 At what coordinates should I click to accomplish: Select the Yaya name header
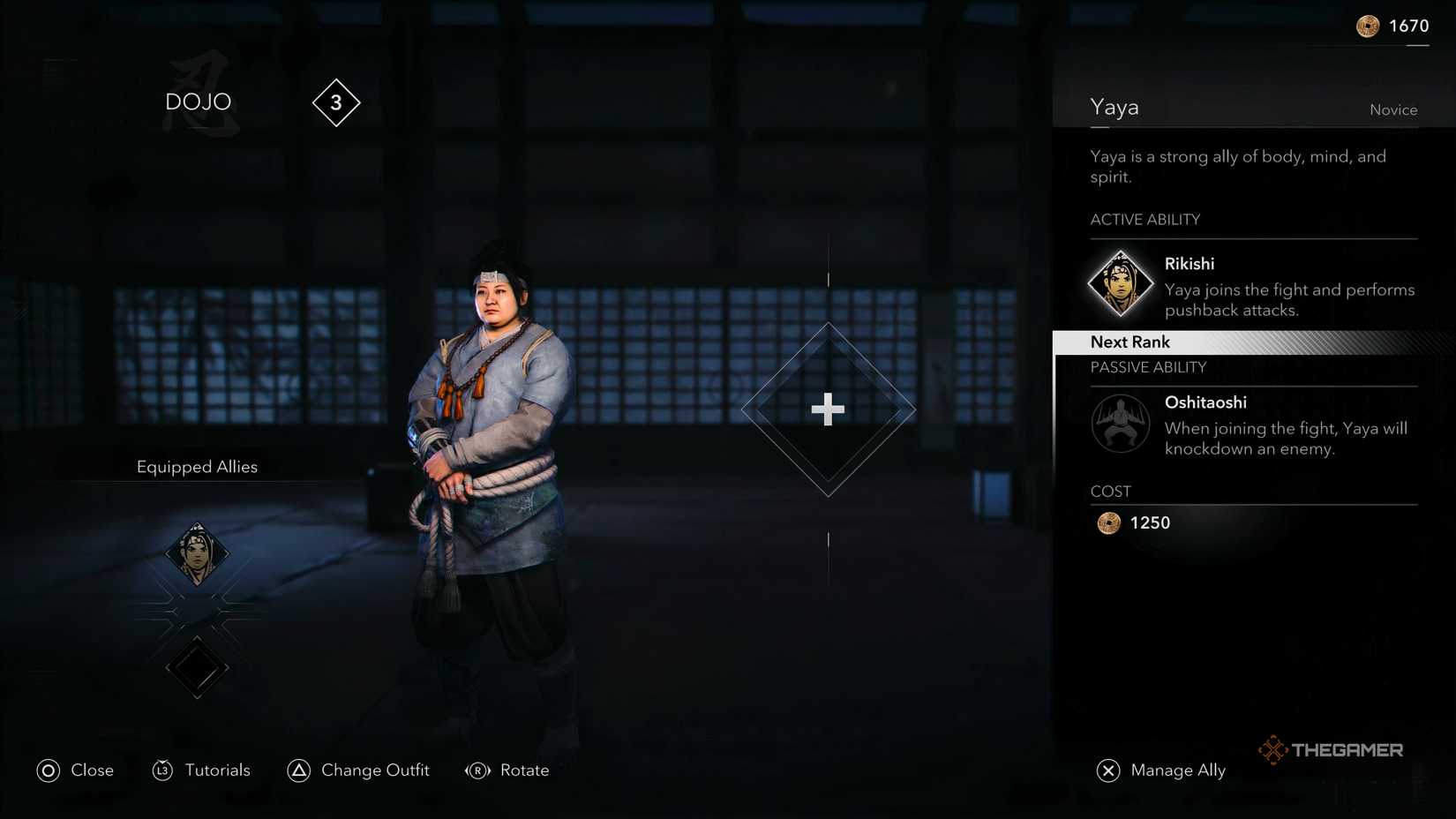[x=1115, y=106]
